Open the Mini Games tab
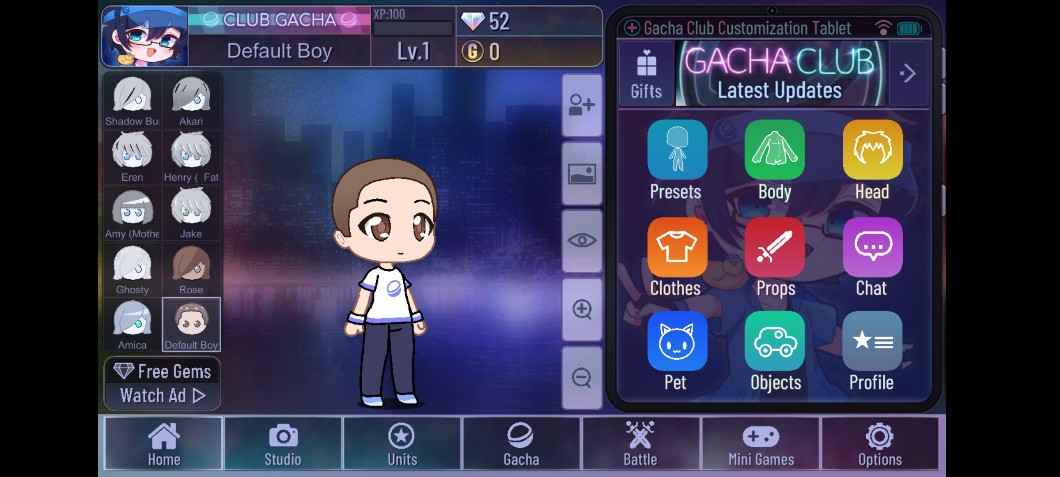The image size is (1060, 477). coord(760,444)
